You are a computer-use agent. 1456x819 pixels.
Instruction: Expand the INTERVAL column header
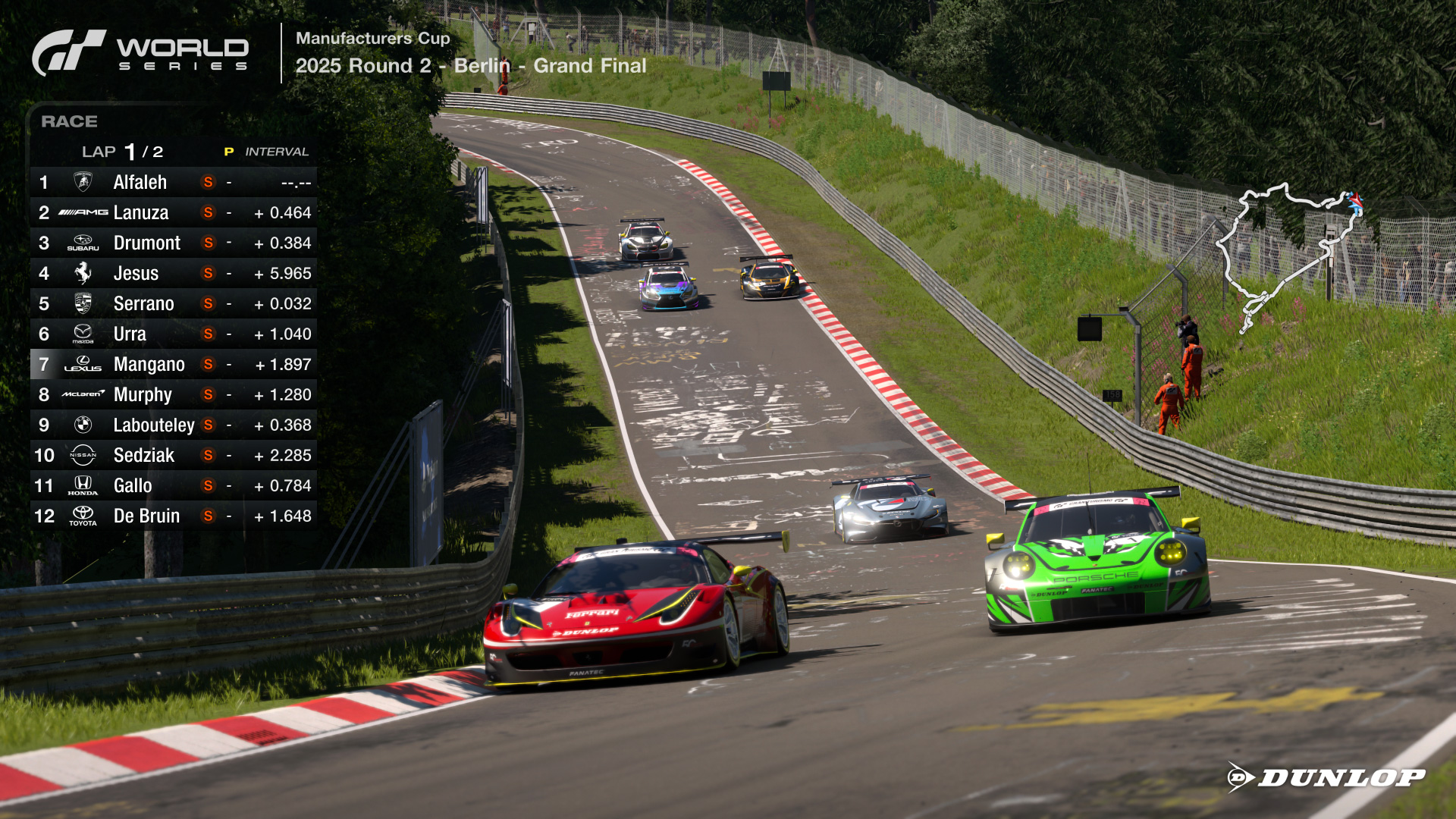tap(276, 151)
